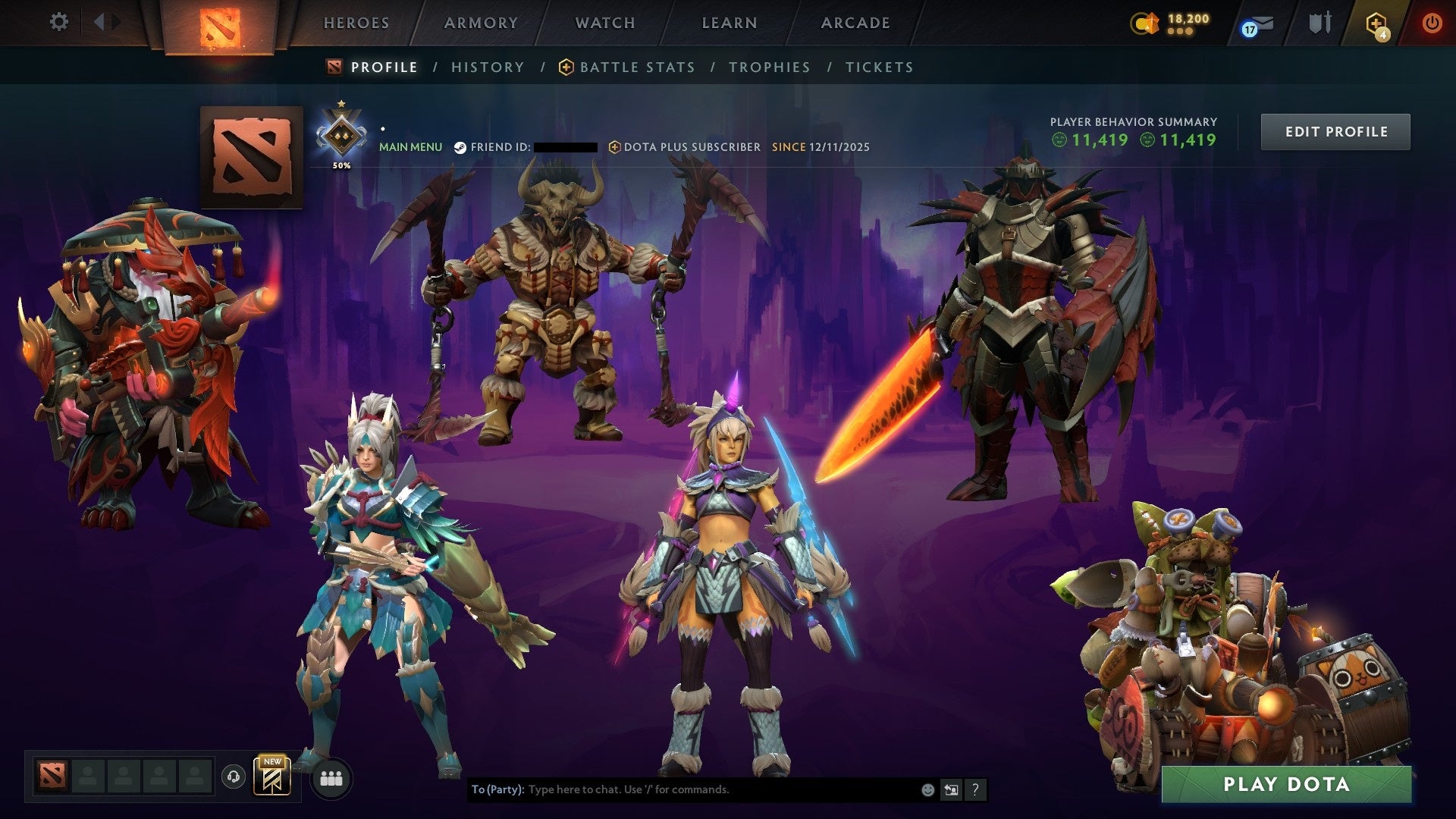
Task: Open the WATCH menu
Action: point(604,23)
